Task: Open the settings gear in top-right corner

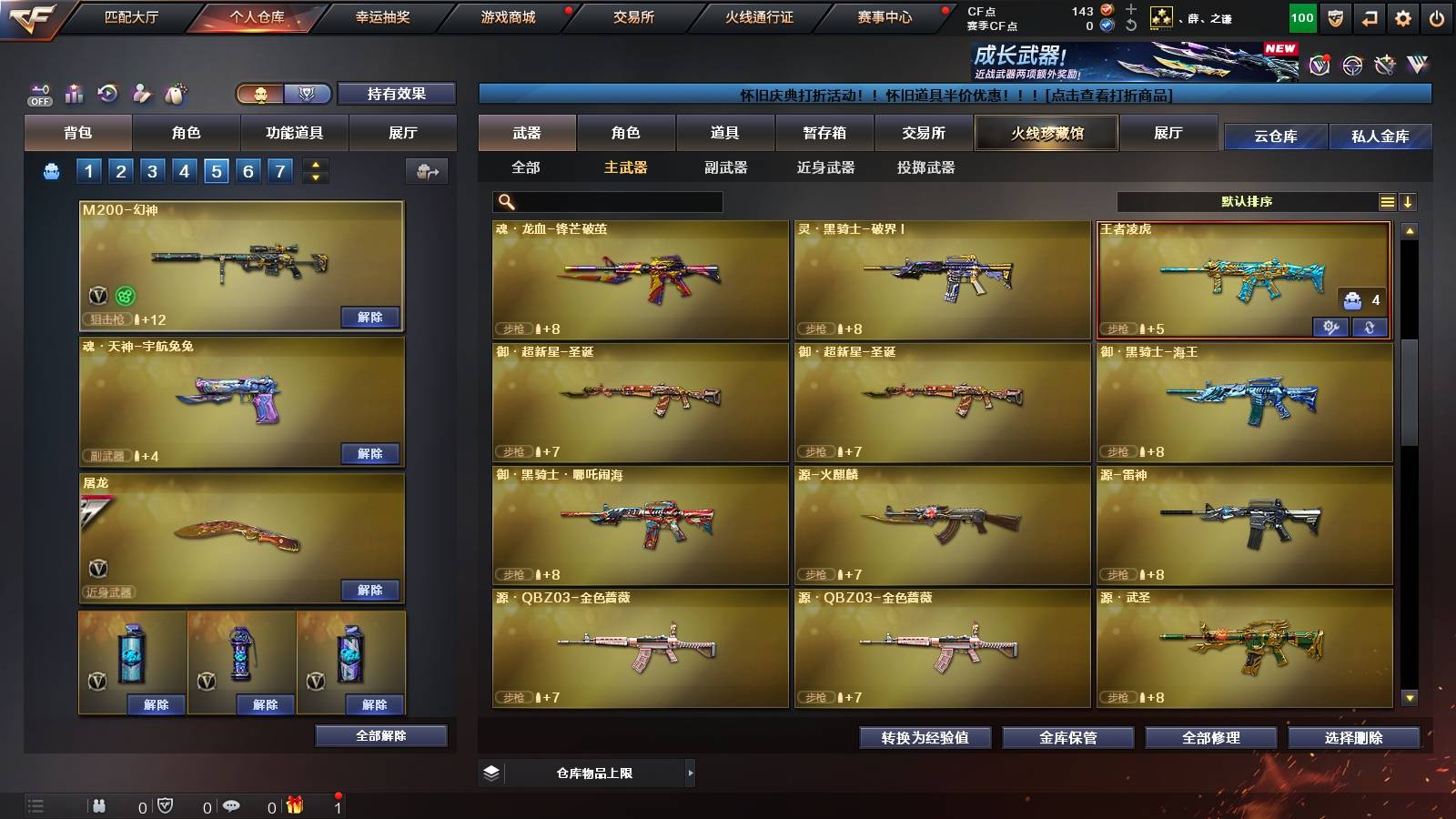Action: click(1402, 17)
